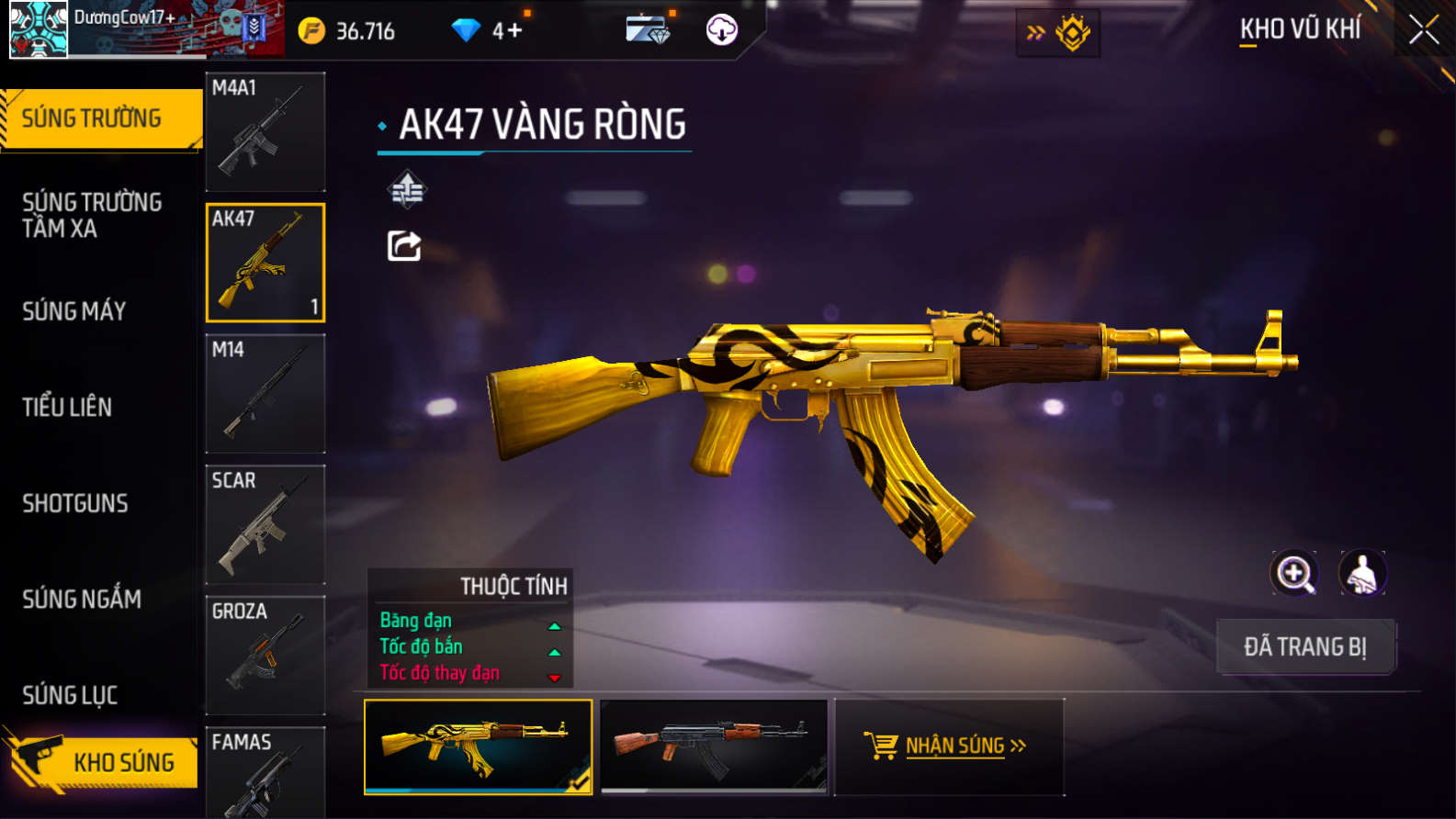Pick the M14 rifle tile
Viewport: 1456px width, 819px height.
[265, 393]
